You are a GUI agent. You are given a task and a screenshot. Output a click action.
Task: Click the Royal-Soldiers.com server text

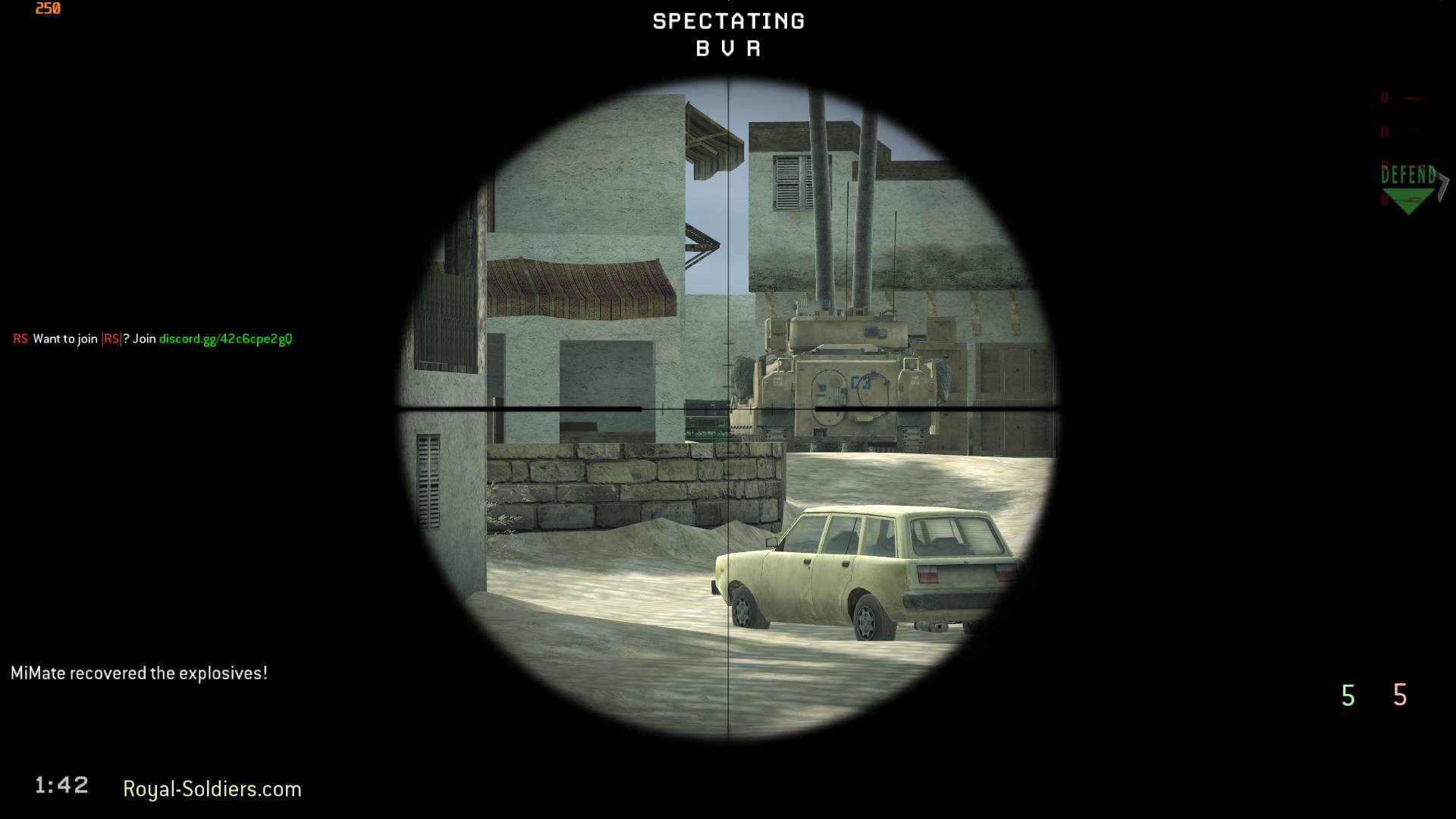pos(212,789)
